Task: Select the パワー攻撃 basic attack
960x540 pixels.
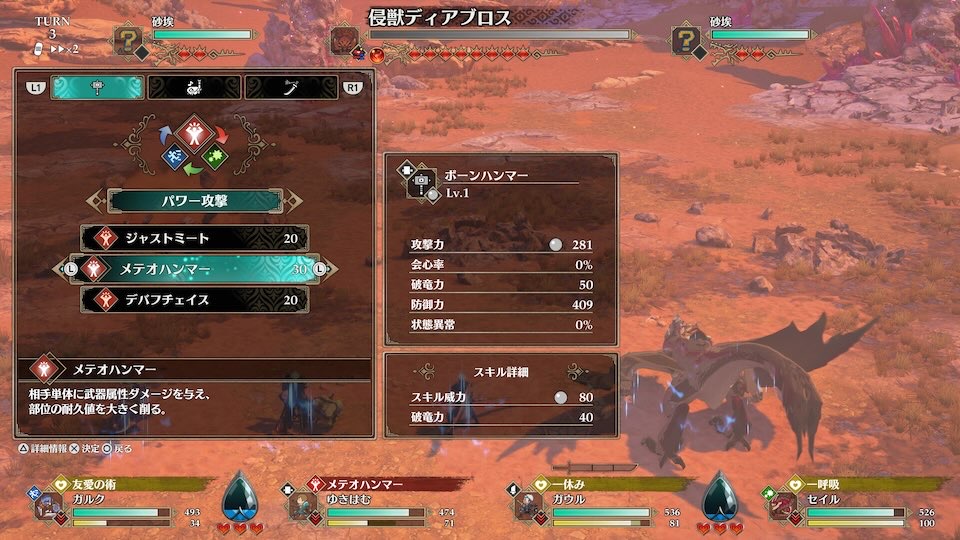Action: (x=194, y=200)
